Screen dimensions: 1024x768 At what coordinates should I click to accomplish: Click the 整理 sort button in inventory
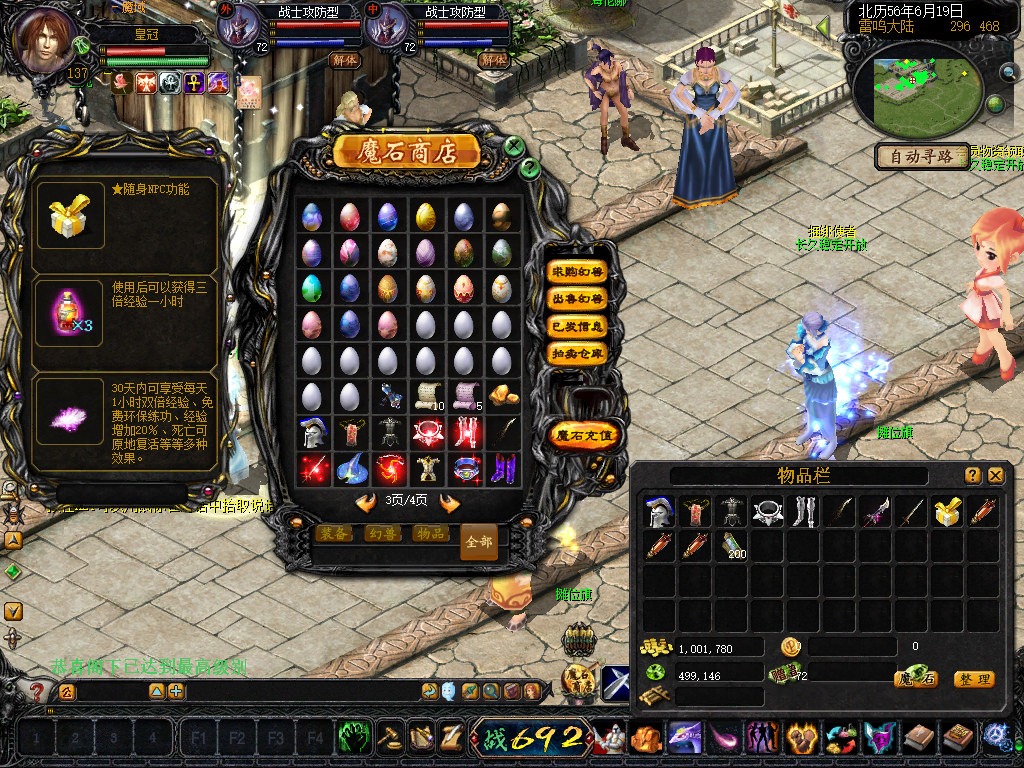[974, 679]
